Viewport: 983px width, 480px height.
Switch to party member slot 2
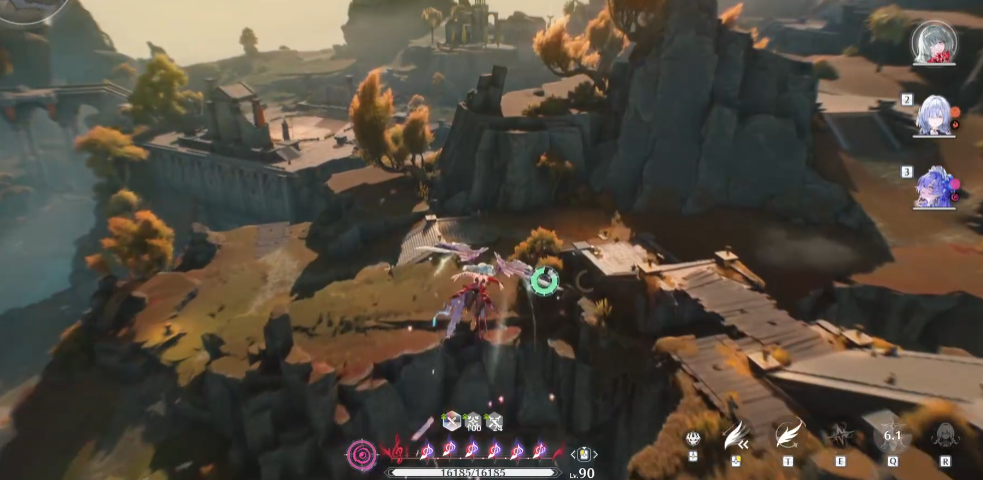[x=934, y=115]
